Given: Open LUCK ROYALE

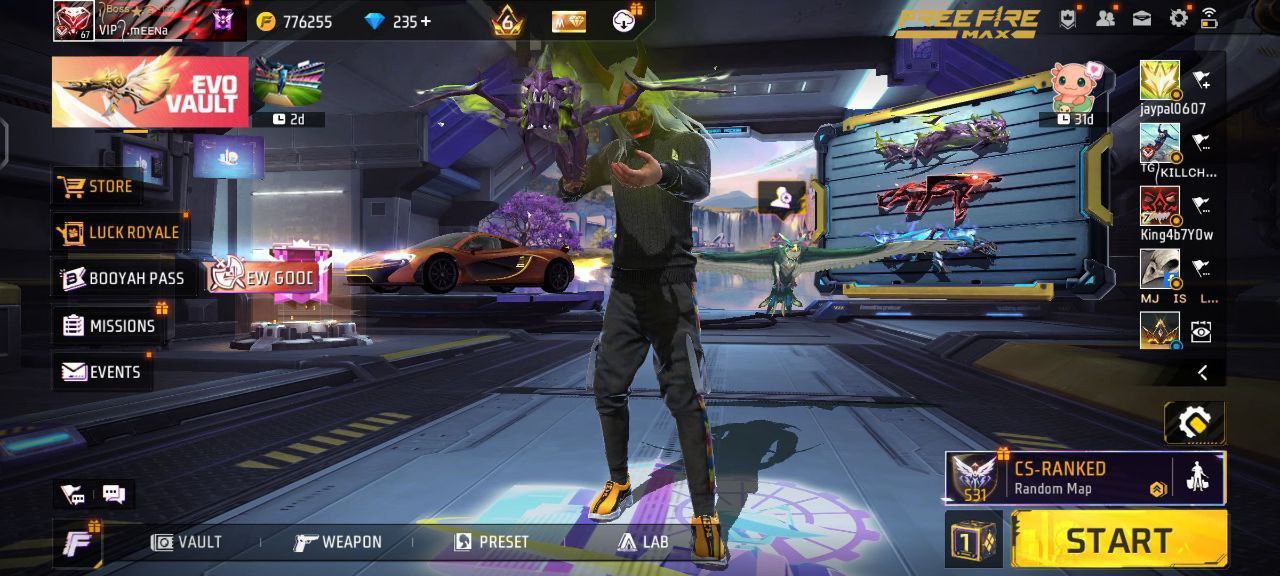Looking at the screenshot, I should (x=120, y=232).
